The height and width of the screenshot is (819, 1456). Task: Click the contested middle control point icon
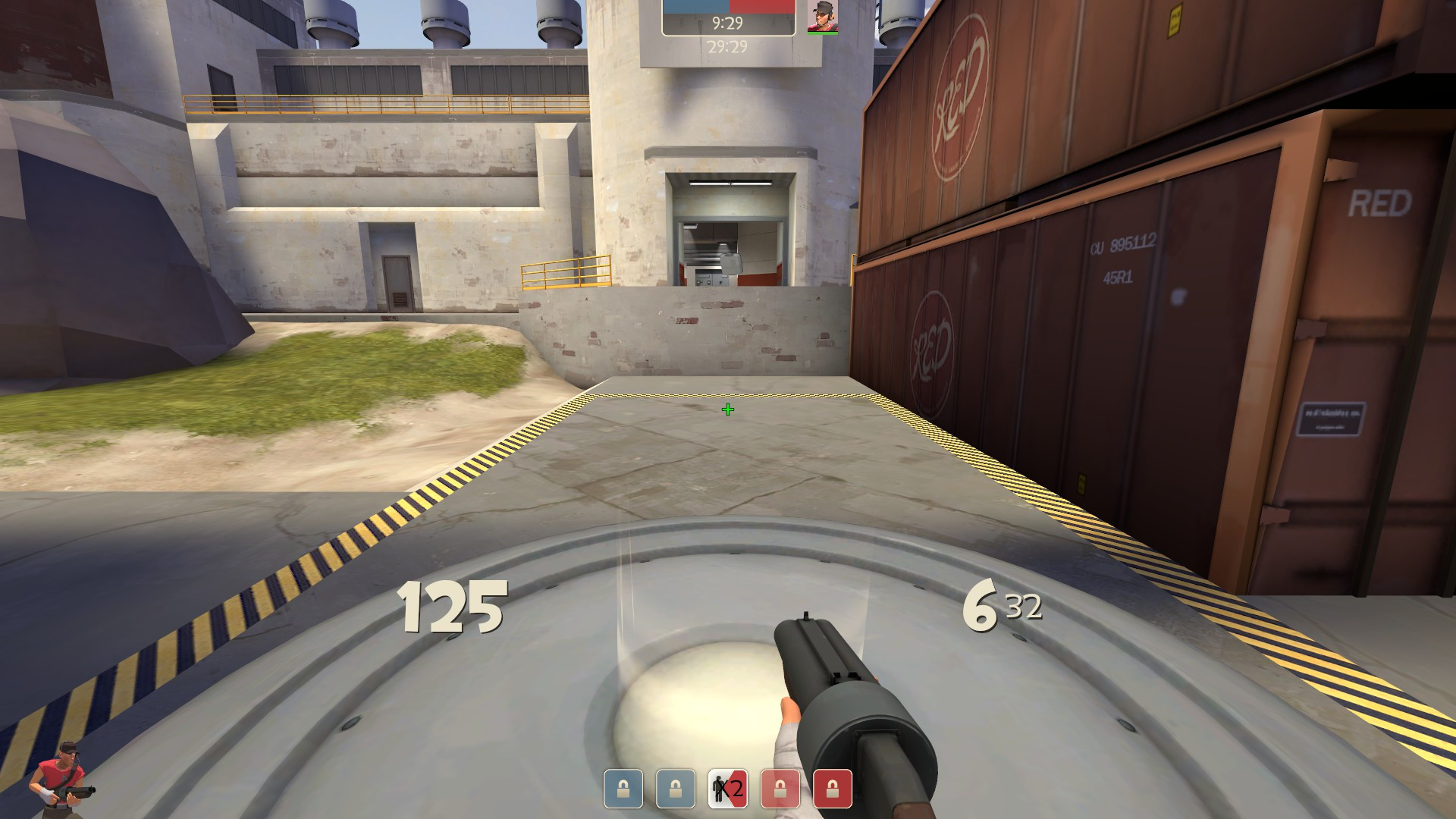[x=728, y=789]
